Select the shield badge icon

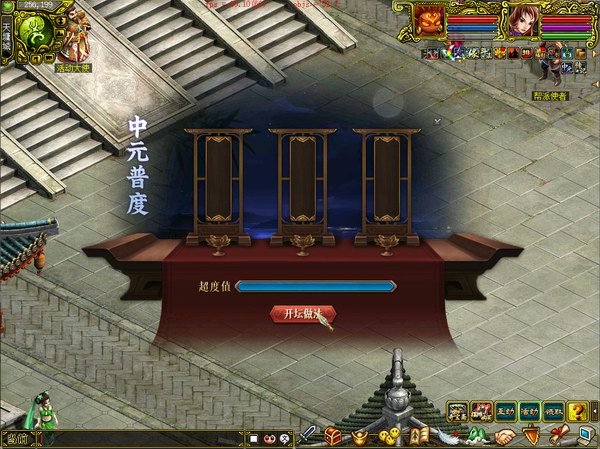530,436
